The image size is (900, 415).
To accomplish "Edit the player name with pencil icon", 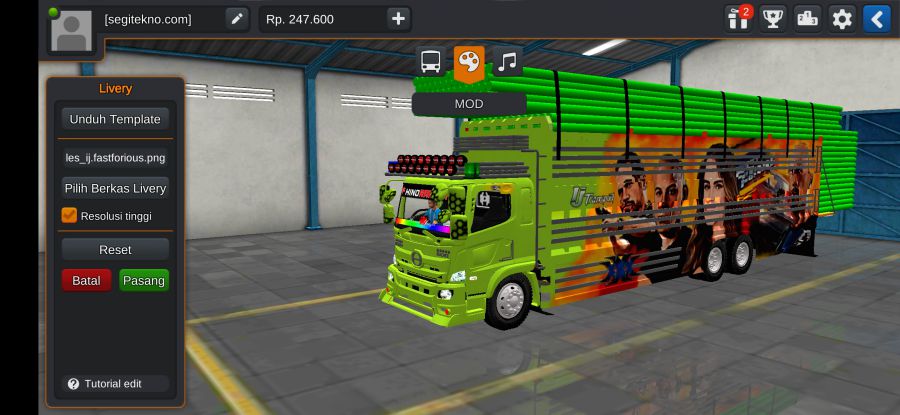I will 236,18.
